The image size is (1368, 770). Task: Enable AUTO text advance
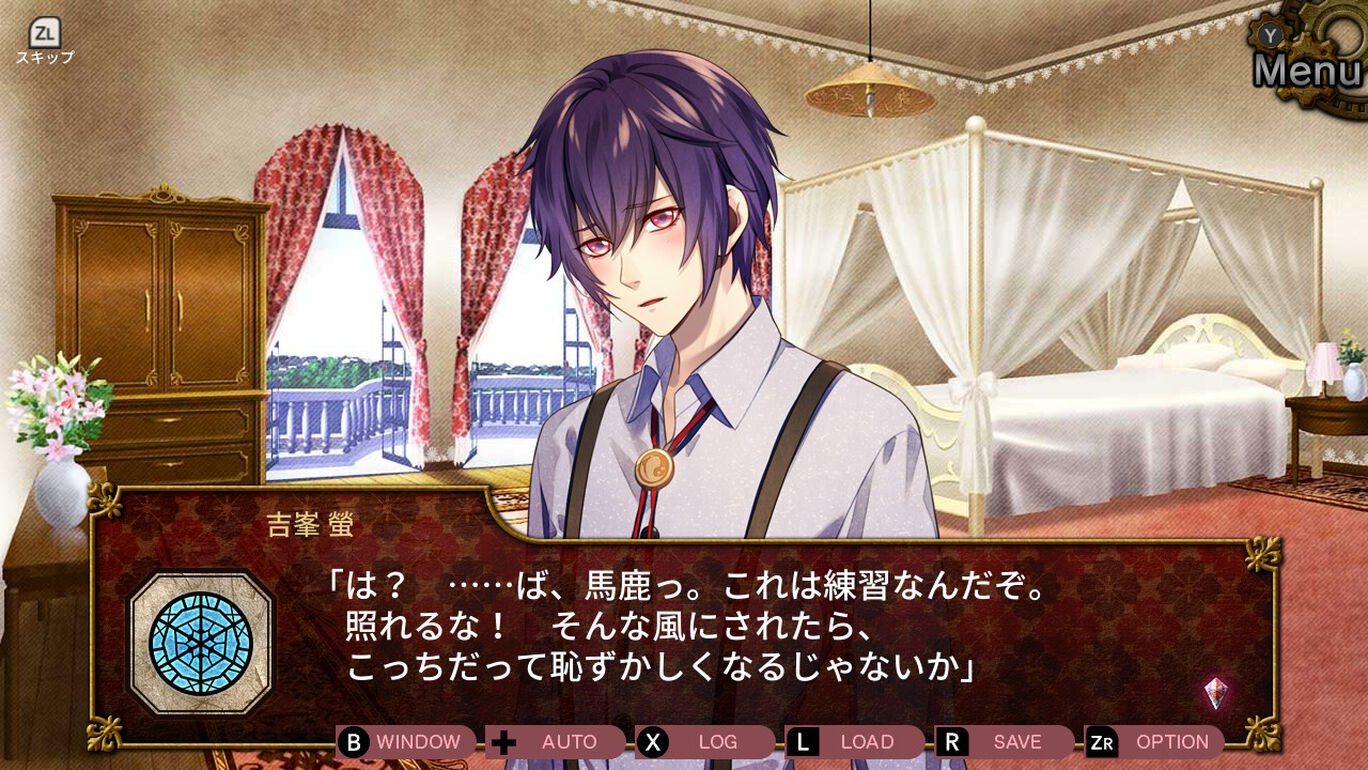click(556, 742)
